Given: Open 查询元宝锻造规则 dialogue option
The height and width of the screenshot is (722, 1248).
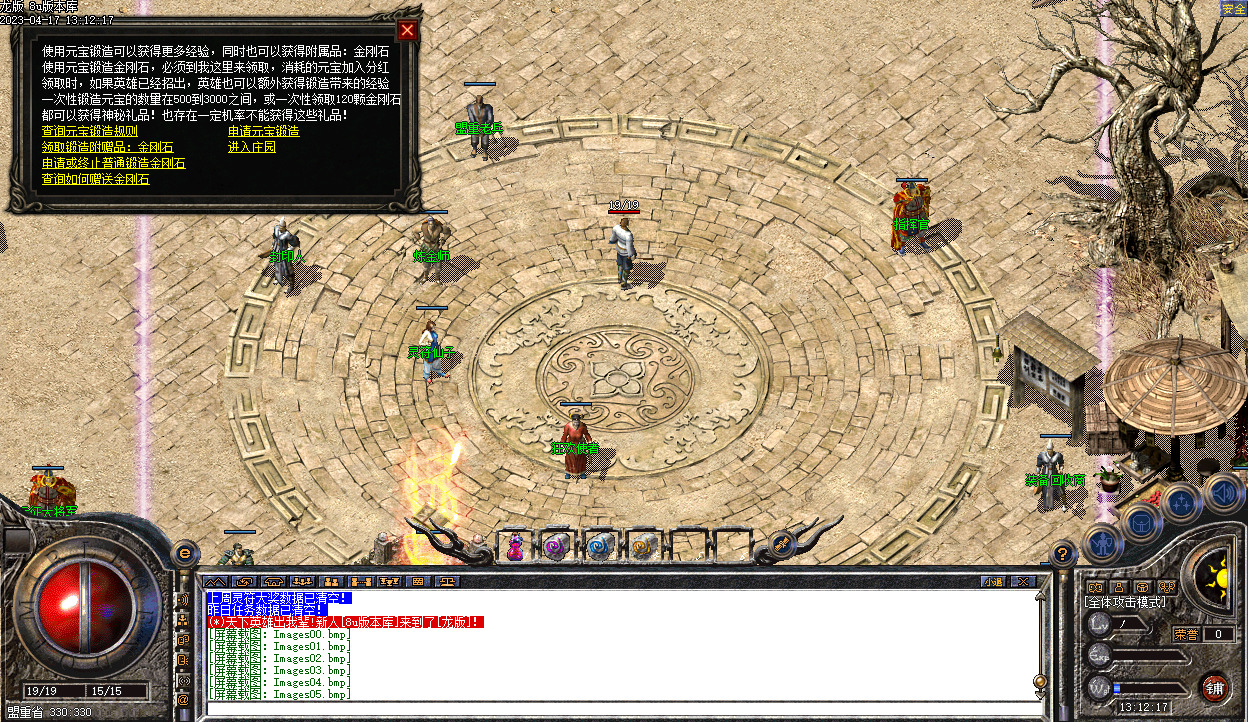Looking at the screenshot, I should pyautogui.click(x=90, y=131).
